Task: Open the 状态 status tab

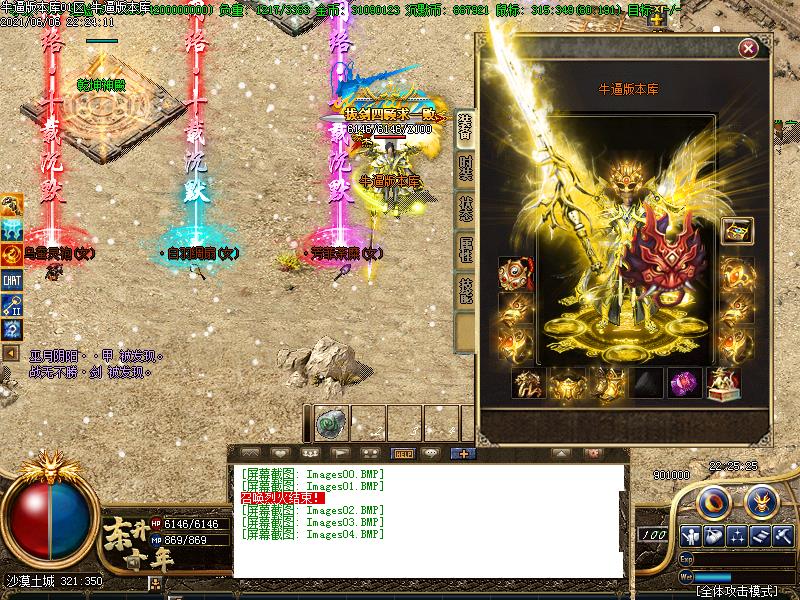Action: coord(466,208)
